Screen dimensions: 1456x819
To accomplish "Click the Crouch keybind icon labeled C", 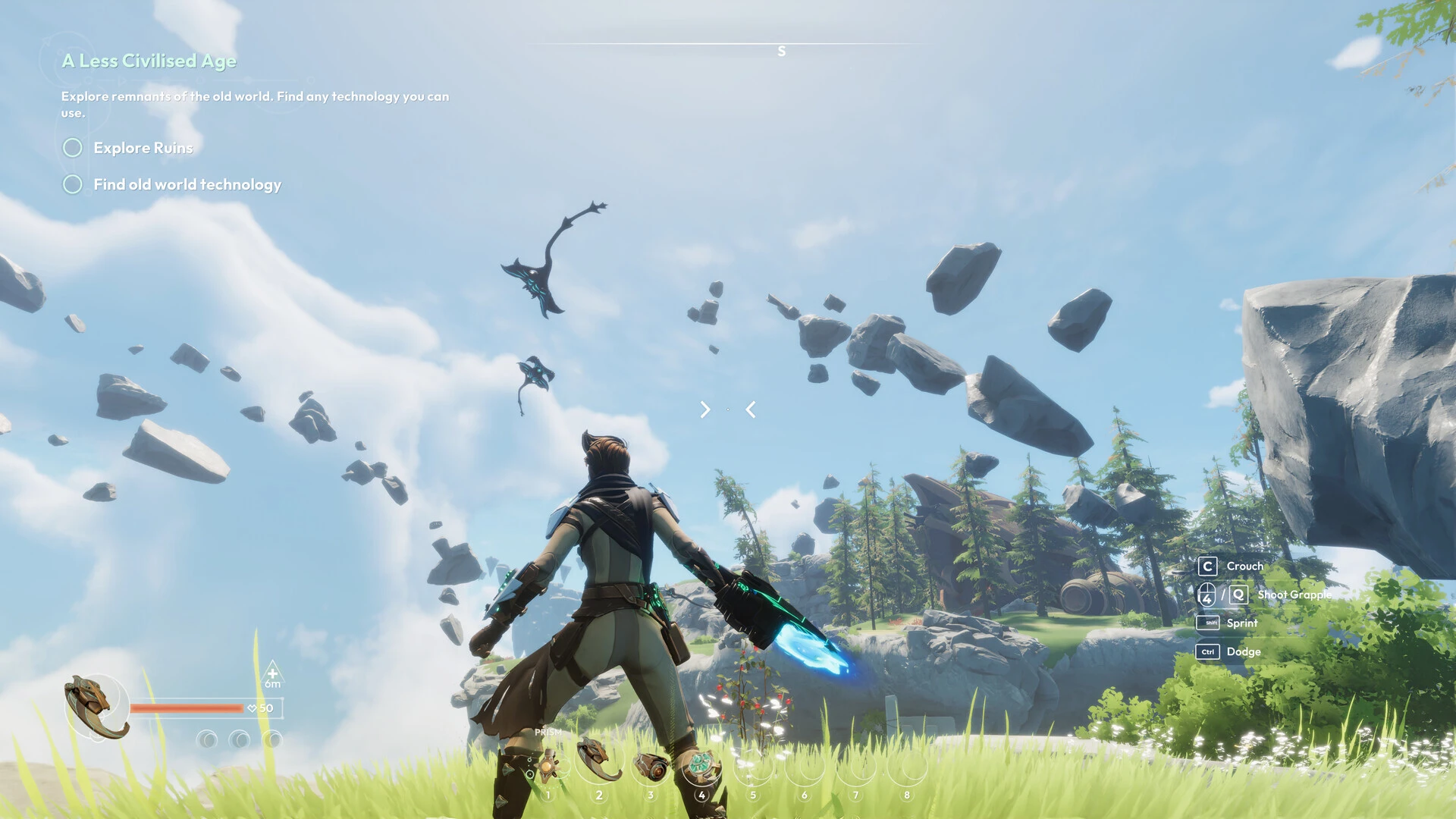I will point(1207,566).
